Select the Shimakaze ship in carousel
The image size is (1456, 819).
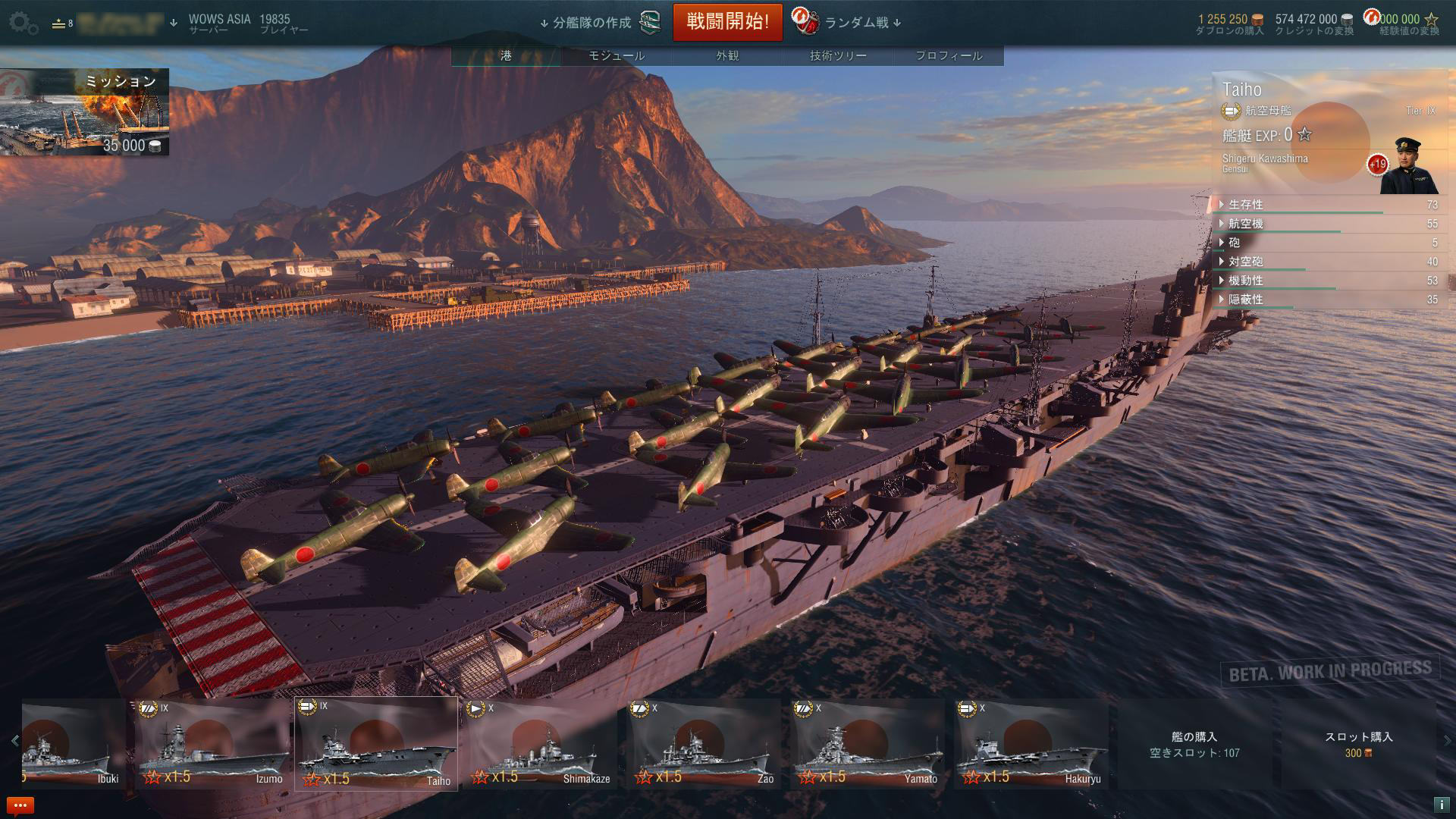(x=540, y=745)
